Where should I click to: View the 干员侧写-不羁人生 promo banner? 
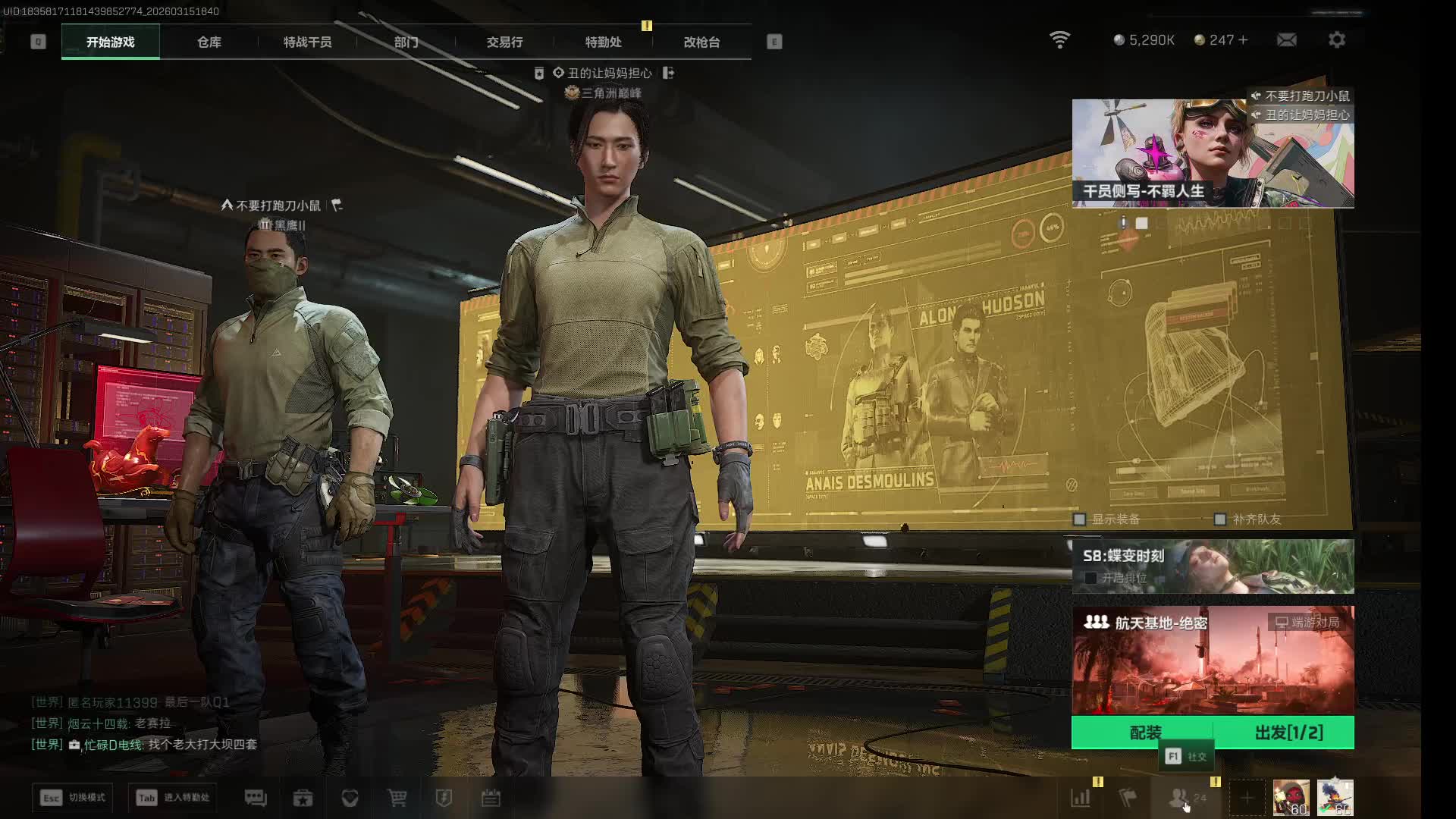(1213, 153)
